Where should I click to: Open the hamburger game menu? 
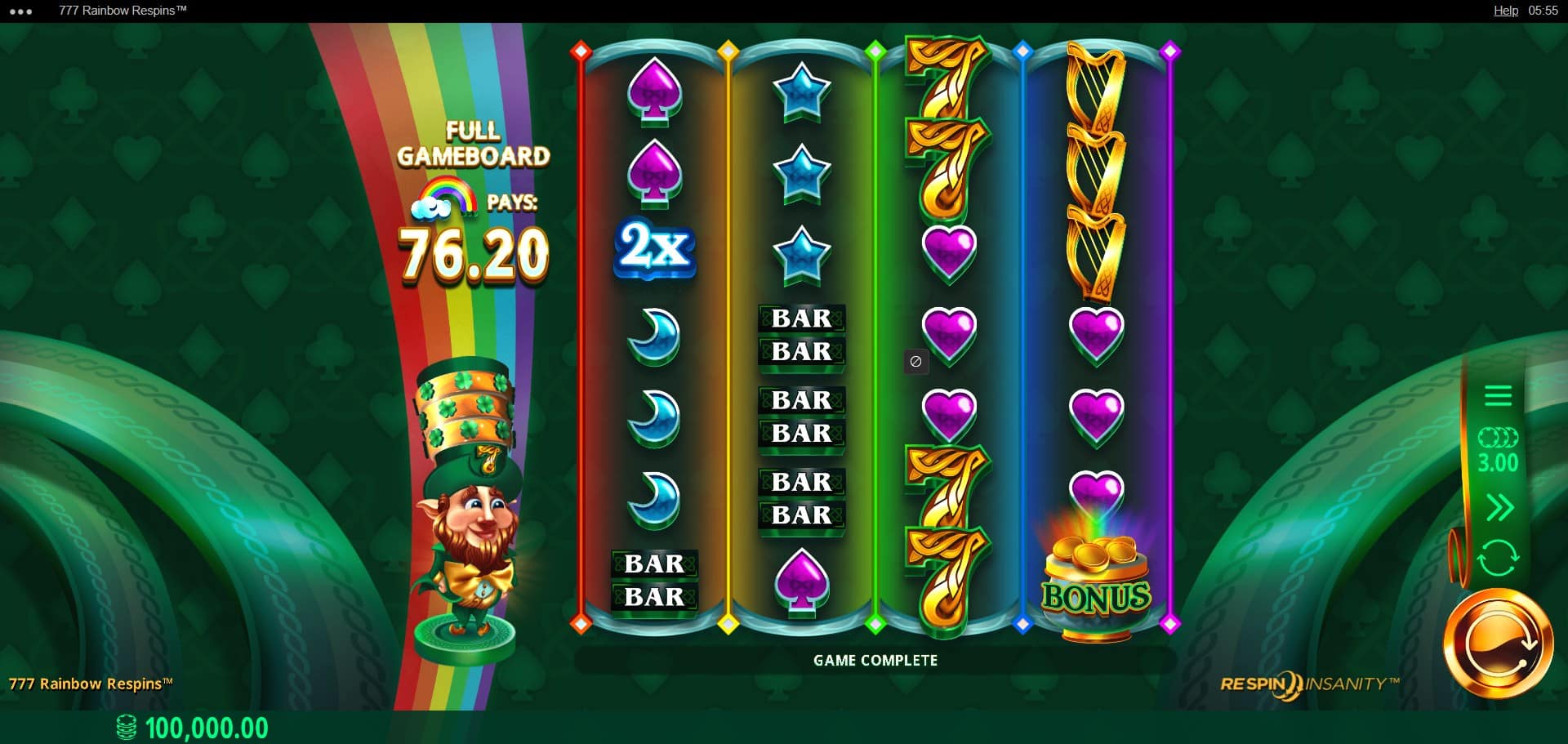(x=1498, y=396)
